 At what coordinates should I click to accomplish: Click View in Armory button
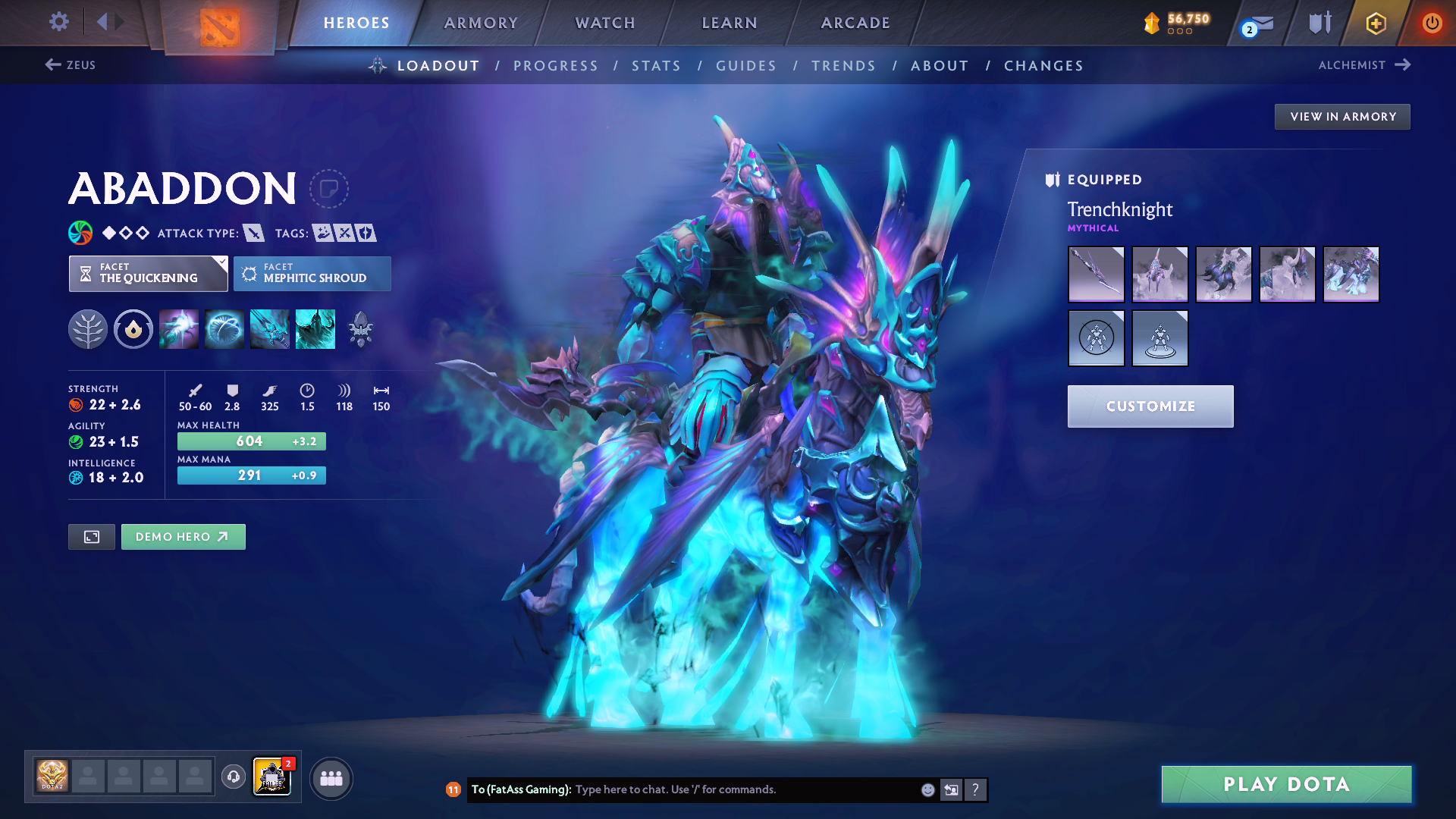pos(1342,117)
